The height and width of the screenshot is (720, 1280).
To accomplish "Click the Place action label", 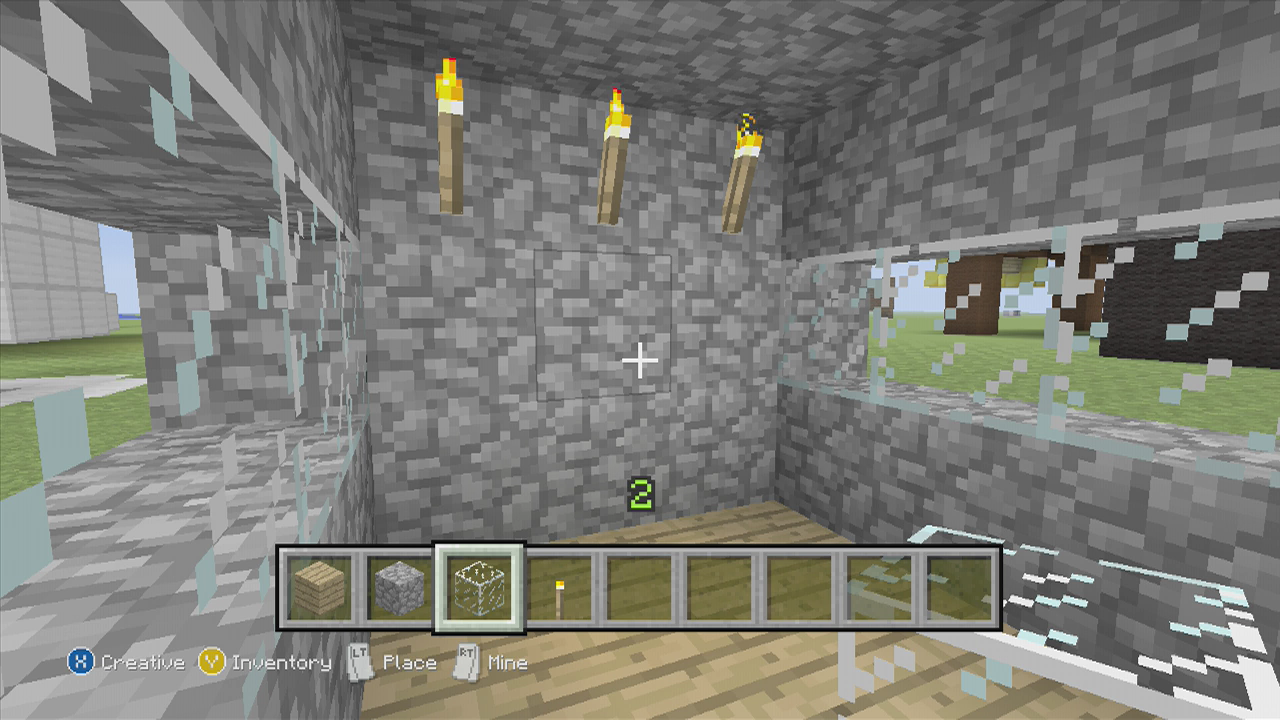I will pyautogui.click(x=410, y=662).
